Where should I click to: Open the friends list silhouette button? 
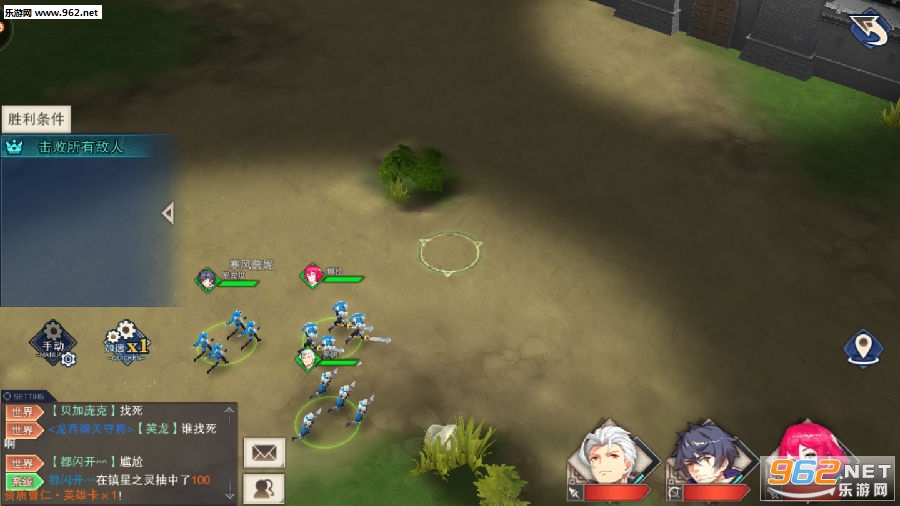tap(264, 488)
